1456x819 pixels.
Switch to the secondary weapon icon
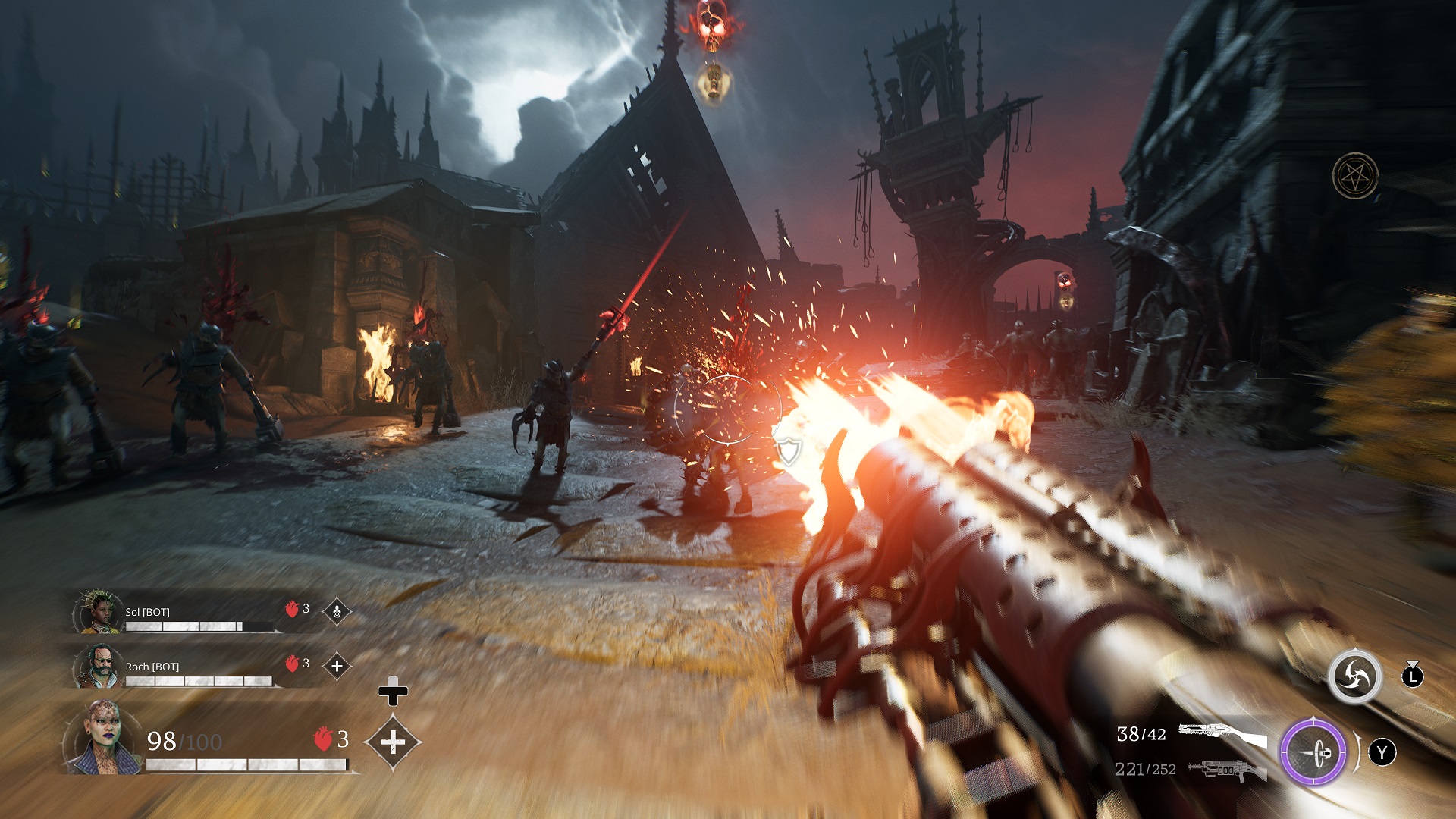click(x=1227, y=770)
